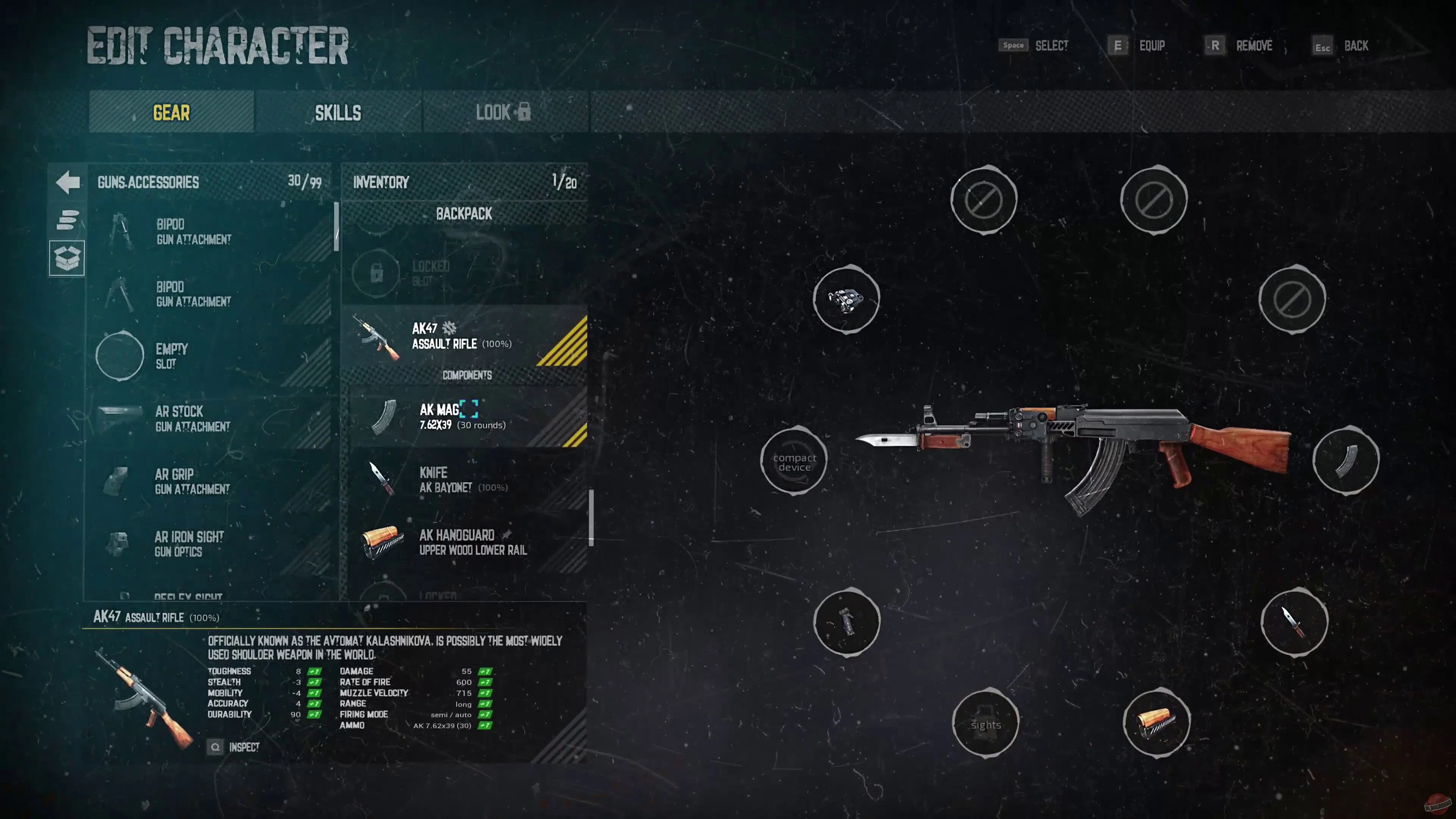Switch to the Skills tab
This screenshot has height=819, width=1456.
pyautogui.click(x=337, y=113)
